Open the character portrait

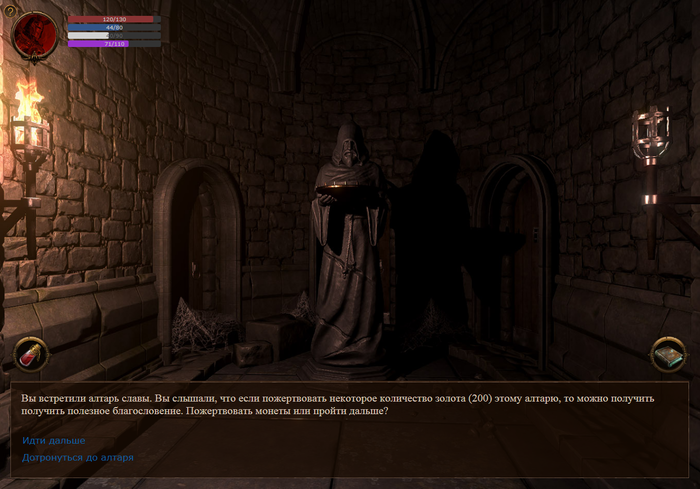click(x=36, y=36)
